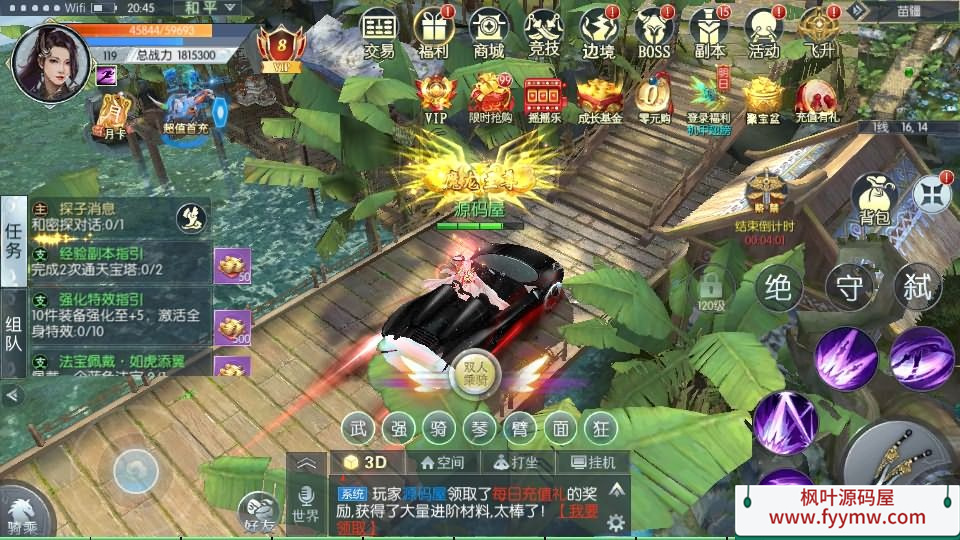
Task: Select the 探子消息 main quest entry
Action: (100, 216)
